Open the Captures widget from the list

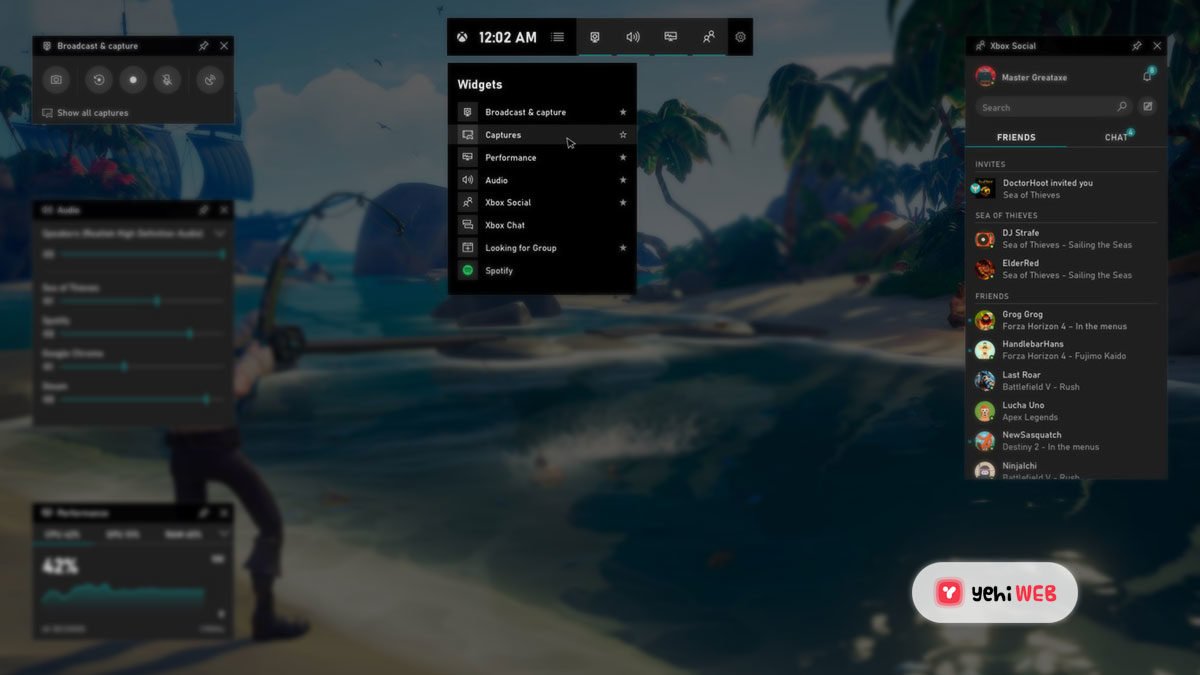coord(503,135)
